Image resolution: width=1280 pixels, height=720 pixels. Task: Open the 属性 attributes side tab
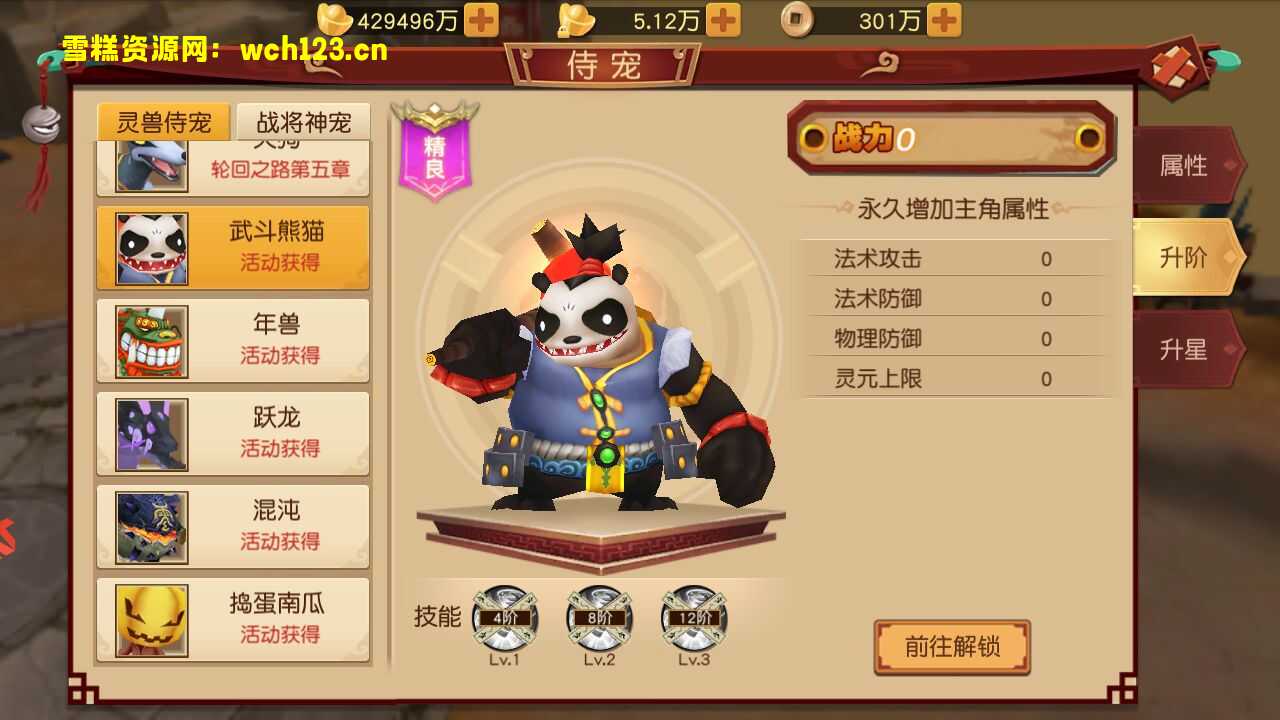click(1184, 166)
